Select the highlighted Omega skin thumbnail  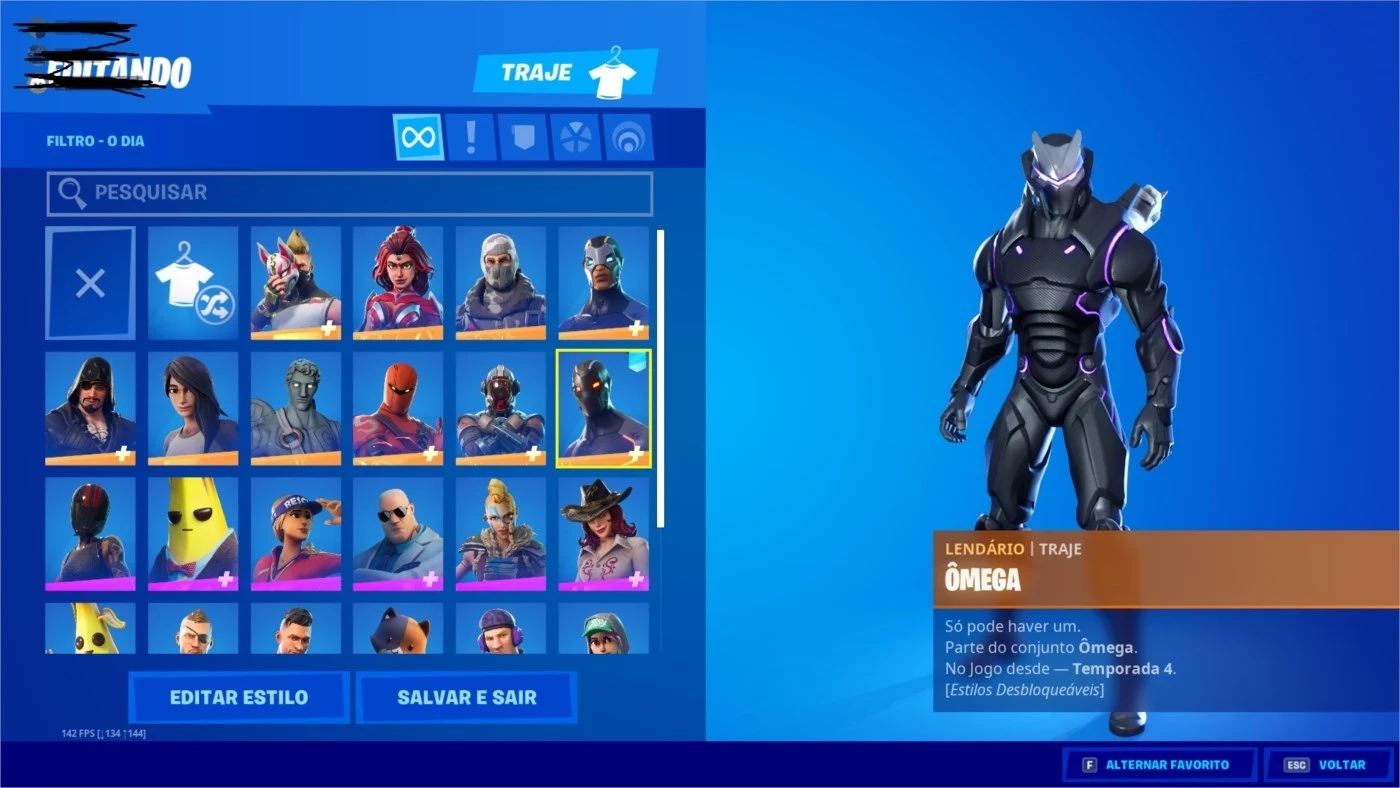pyautogui.click(x=603, y=409)
